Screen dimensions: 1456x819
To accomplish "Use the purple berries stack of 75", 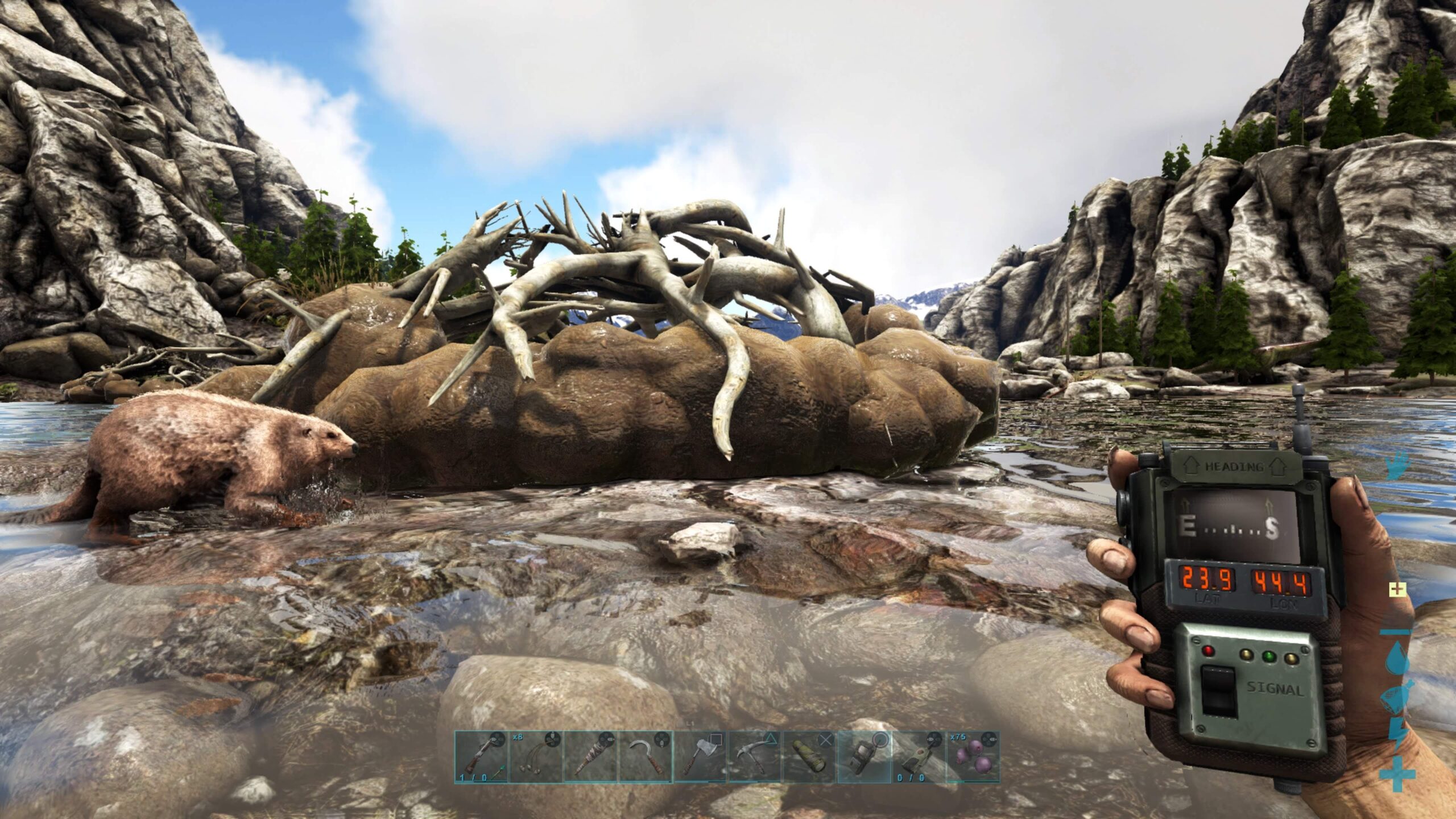I will click(972, 757).
